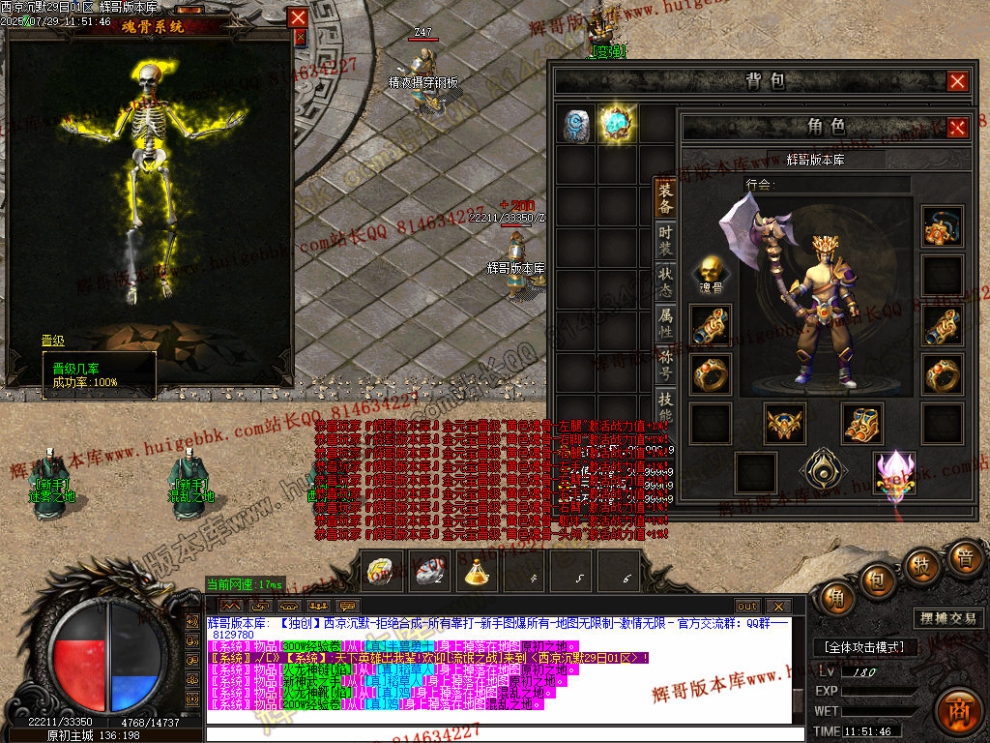Open the 摆摊交易 stall trade button

[949, 618]
